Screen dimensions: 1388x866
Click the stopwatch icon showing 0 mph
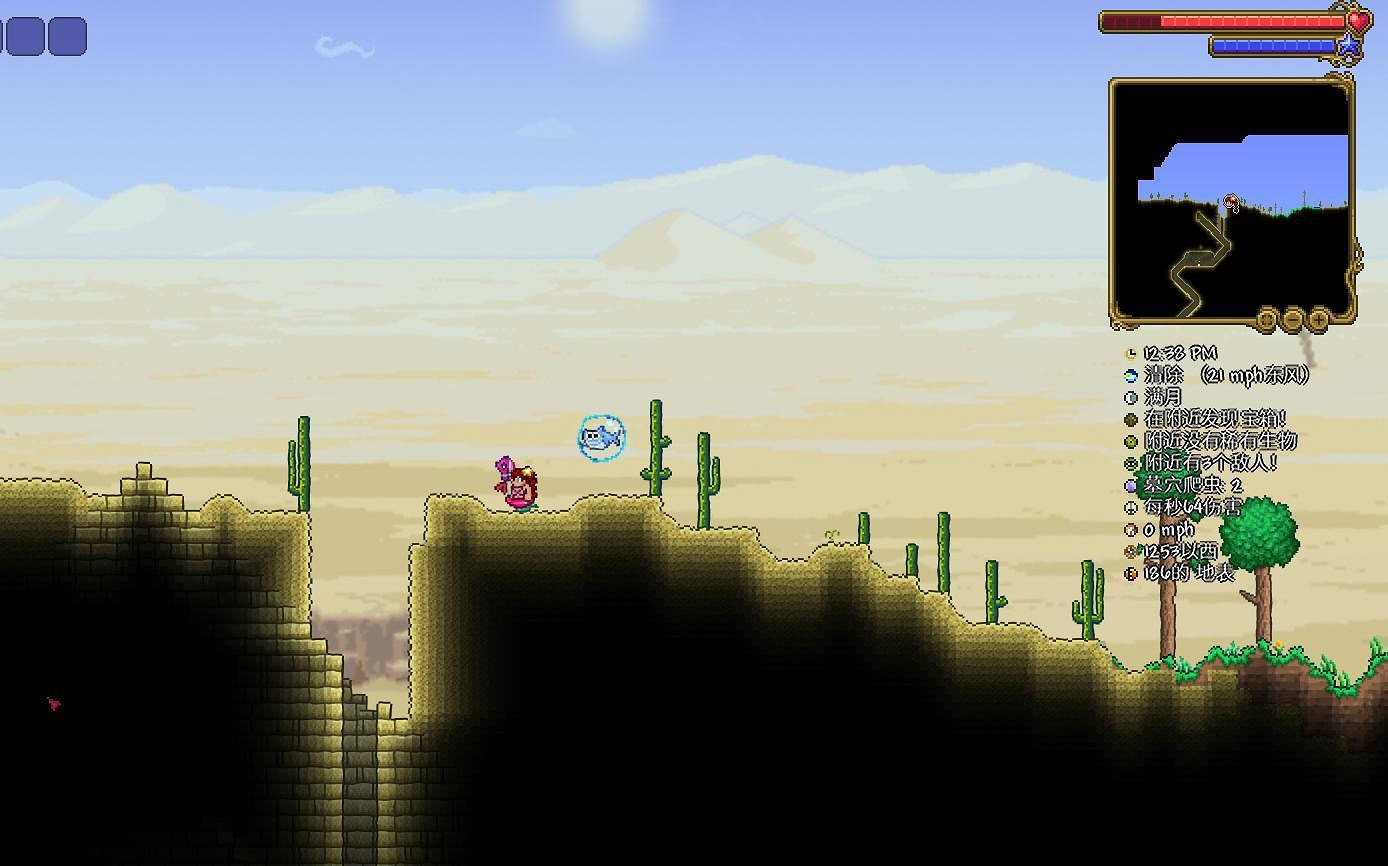[1133, 530]
